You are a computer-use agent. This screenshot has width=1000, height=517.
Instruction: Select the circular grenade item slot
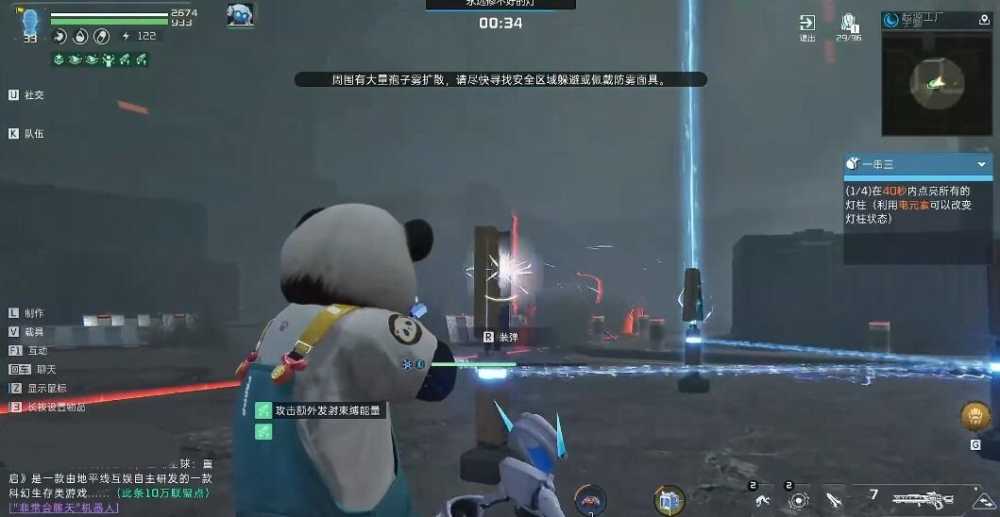pyautogui.click(x=796, y=499)
